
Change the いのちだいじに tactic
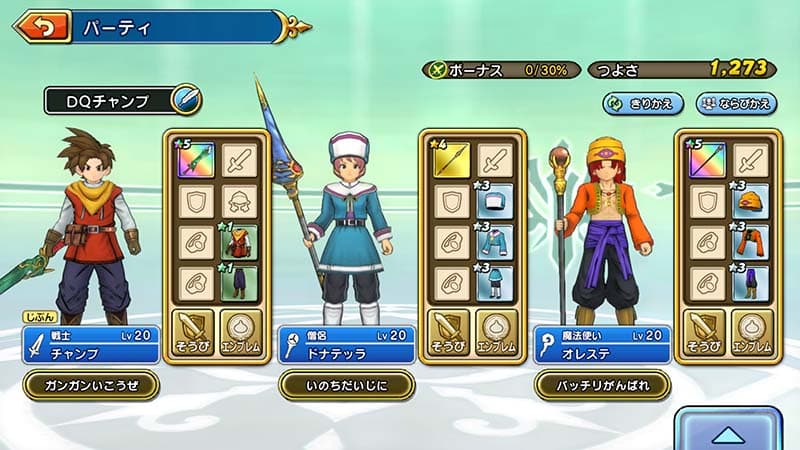click(x=345, y=384)
